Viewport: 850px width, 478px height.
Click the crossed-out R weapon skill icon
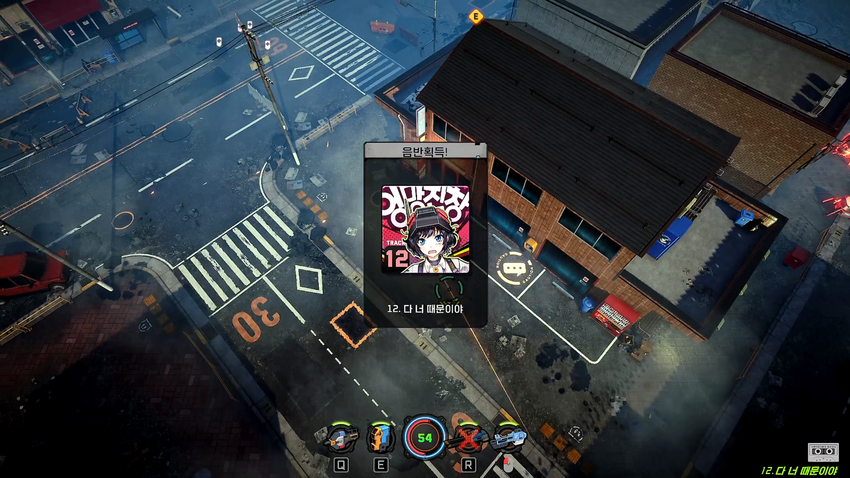(x=468, y=437)
